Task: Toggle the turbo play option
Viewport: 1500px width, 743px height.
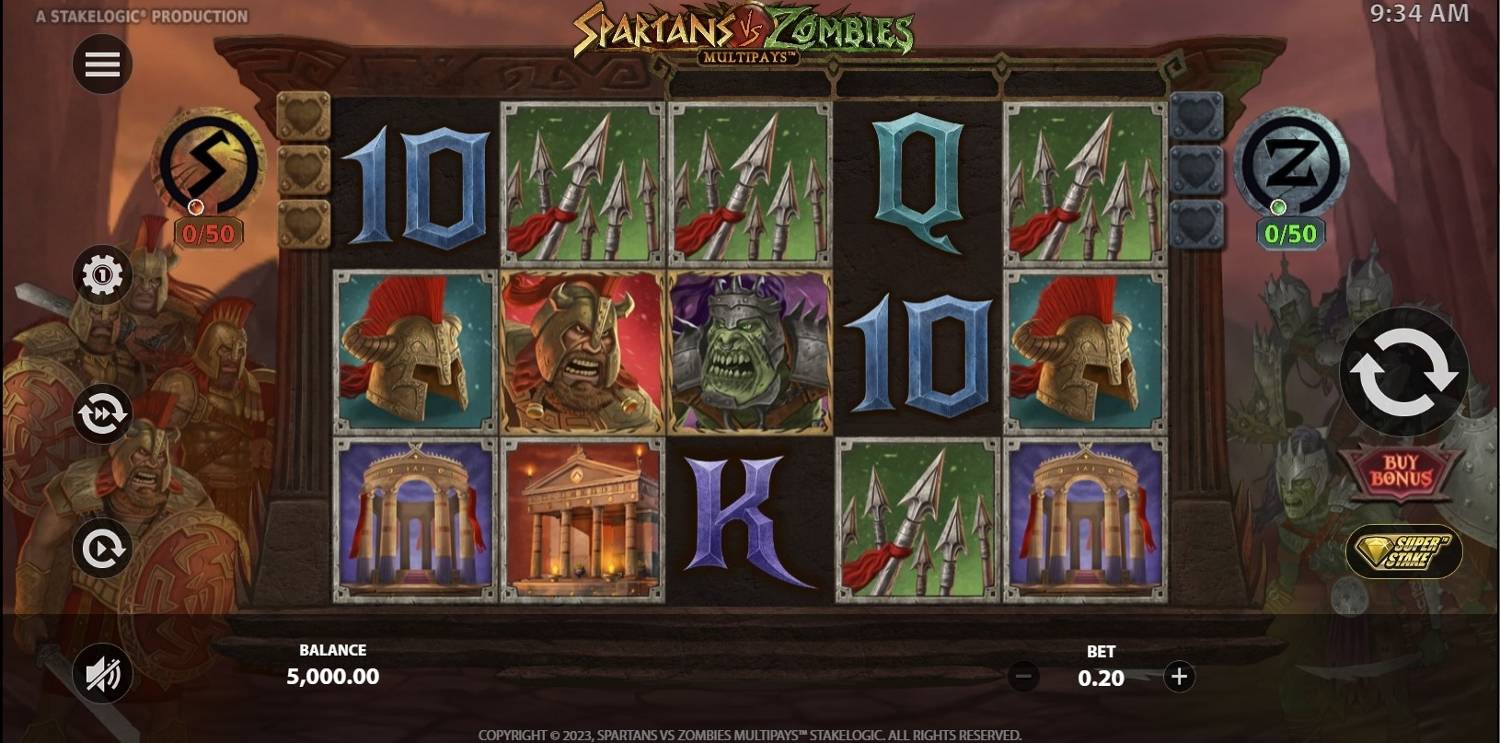Action: [102, 414]
